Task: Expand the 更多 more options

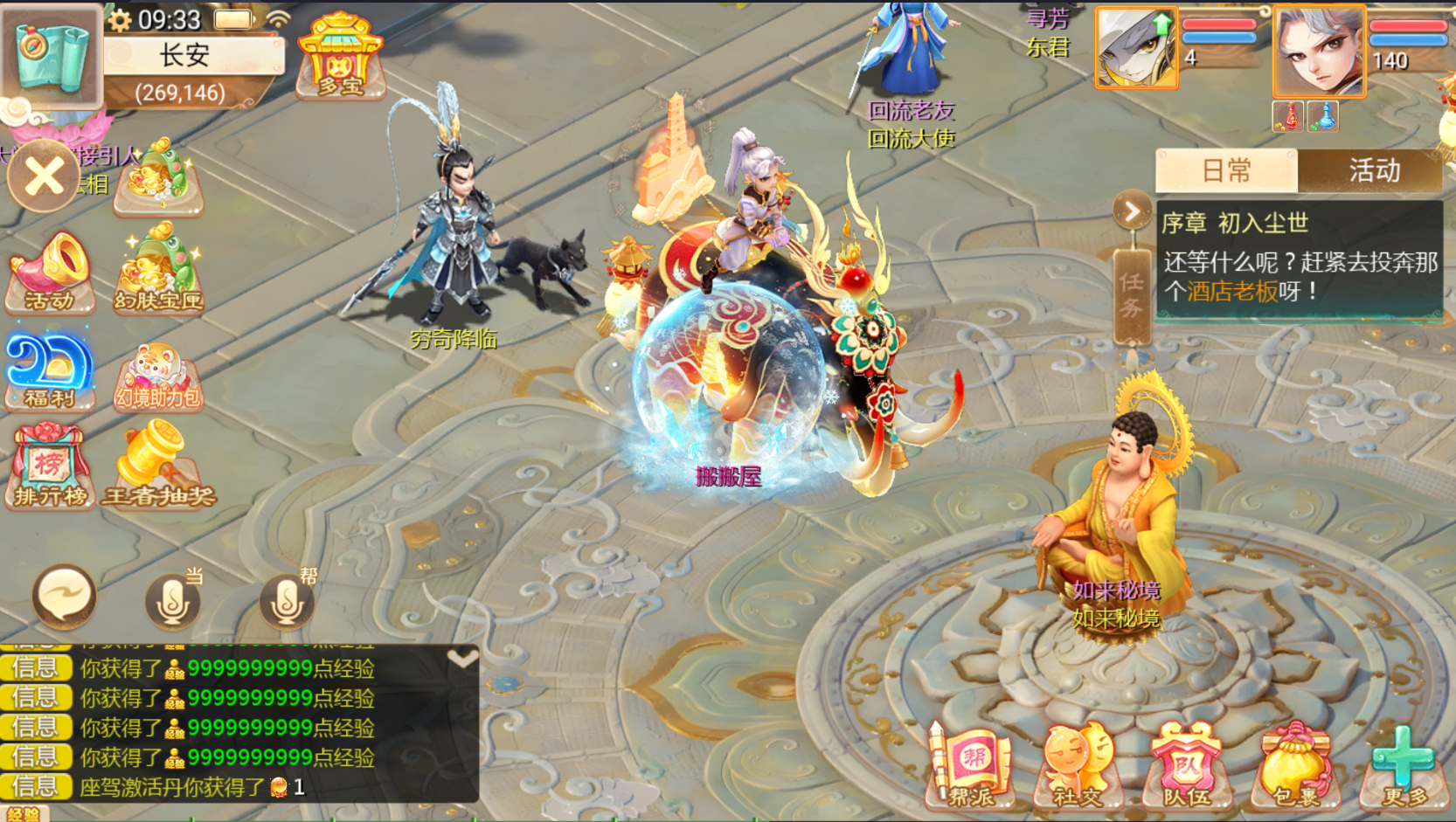Action: click(x=1403, y=766)
